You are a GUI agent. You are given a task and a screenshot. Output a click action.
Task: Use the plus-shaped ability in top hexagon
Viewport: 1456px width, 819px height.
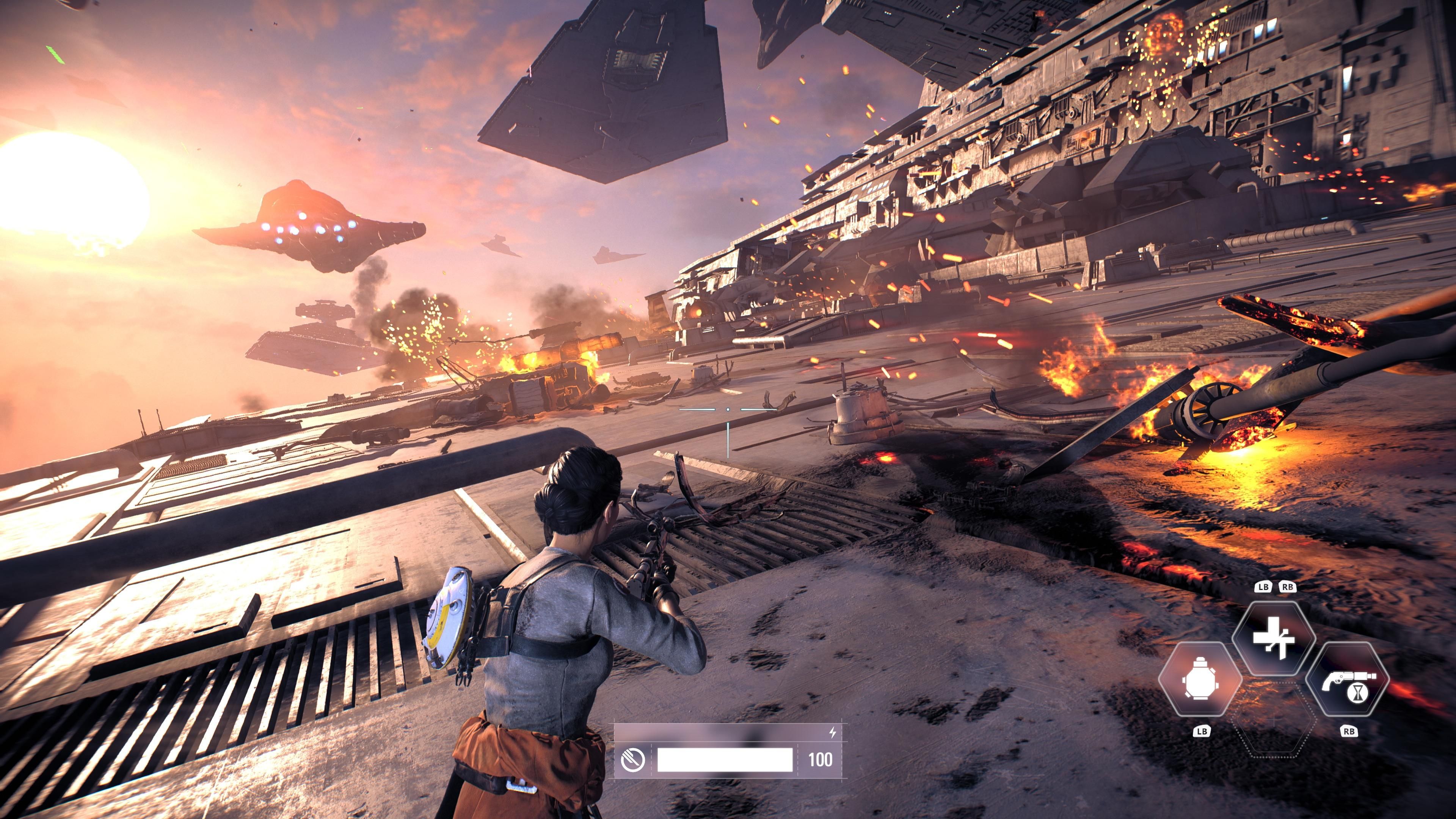pos(1274,638)
